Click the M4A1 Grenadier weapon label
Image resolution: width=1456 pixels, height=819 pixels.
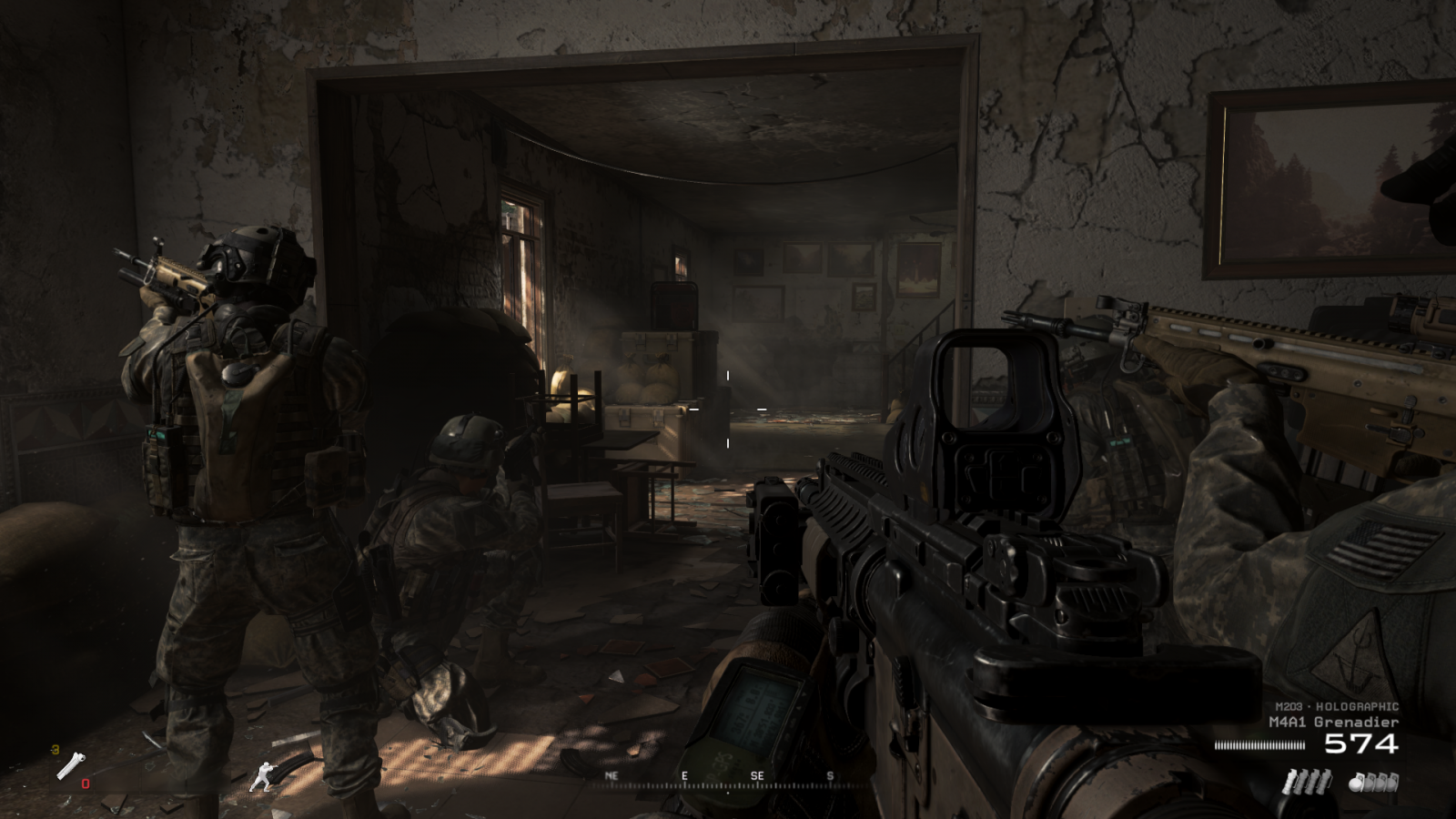[x=1333, y=722]
